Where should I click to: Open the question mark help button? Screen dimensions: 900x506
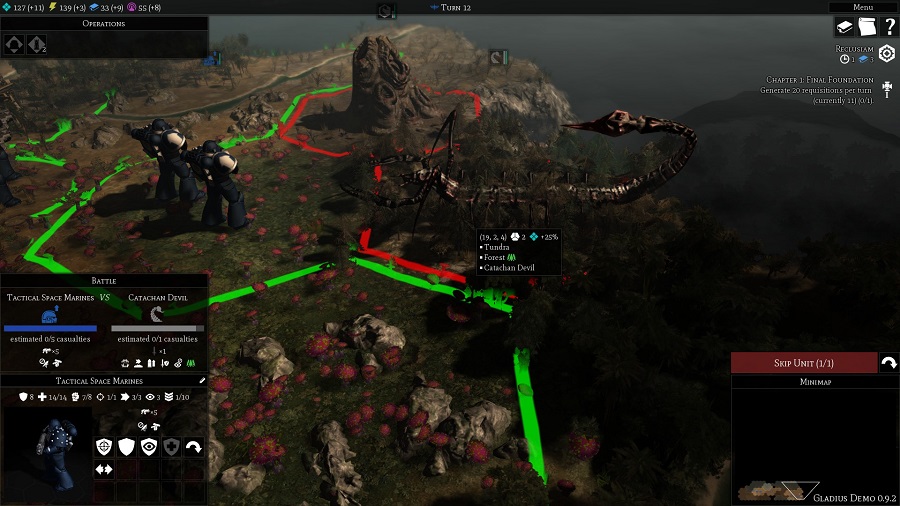point(888,27)
